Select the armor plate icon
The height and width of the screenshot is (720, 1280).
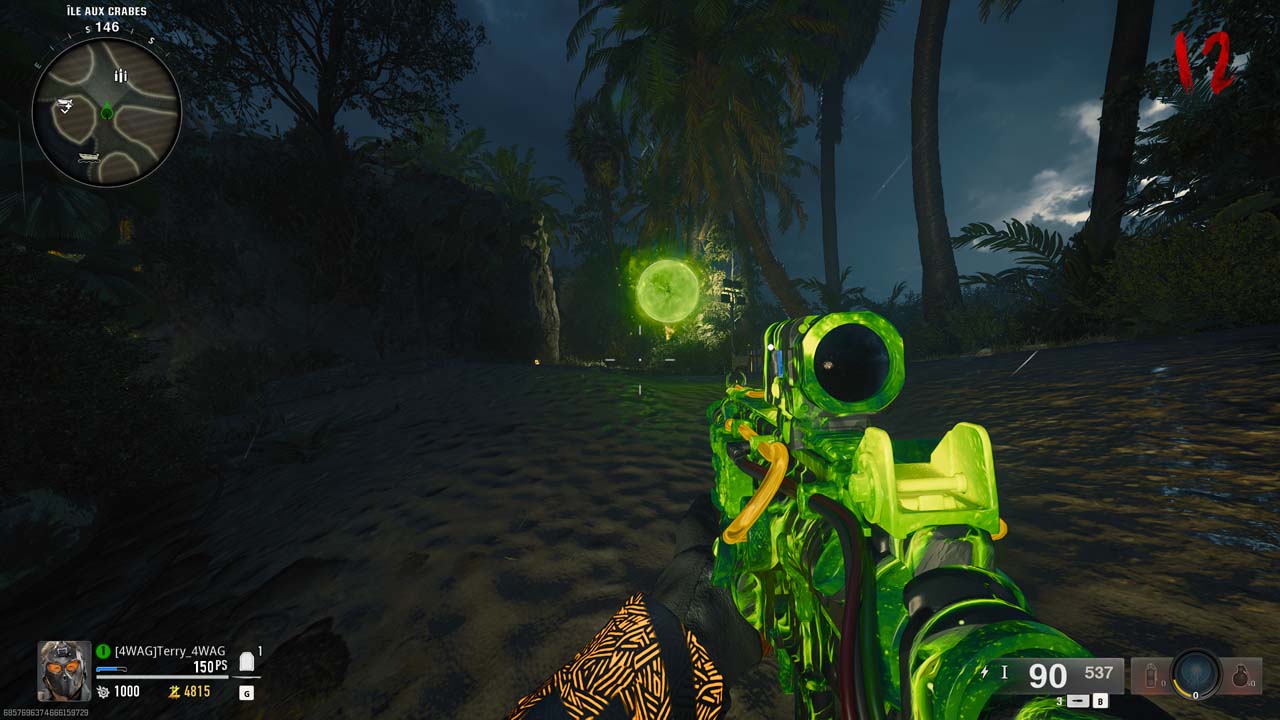pos(246,662)
